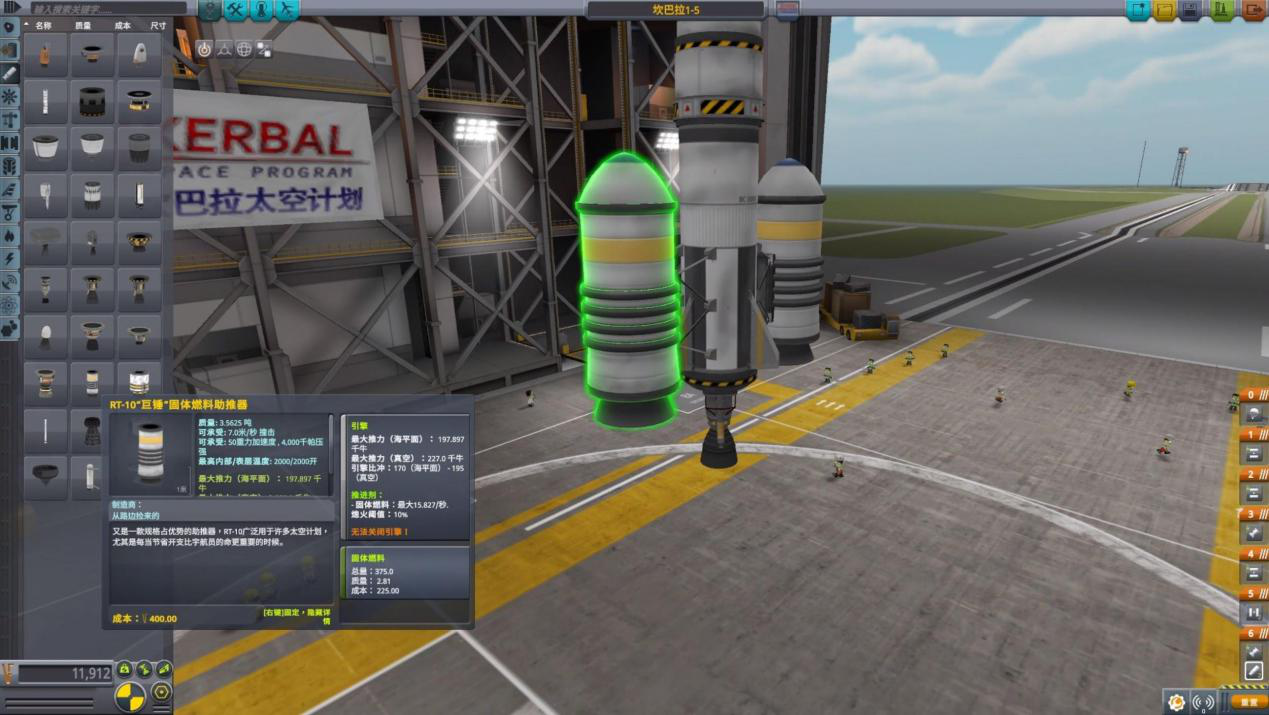Image resolution: width=1269 pixels, height=715 pixels.
Task: Toggle the symmetry mode hexagon button
Action: tap(161, 692)
